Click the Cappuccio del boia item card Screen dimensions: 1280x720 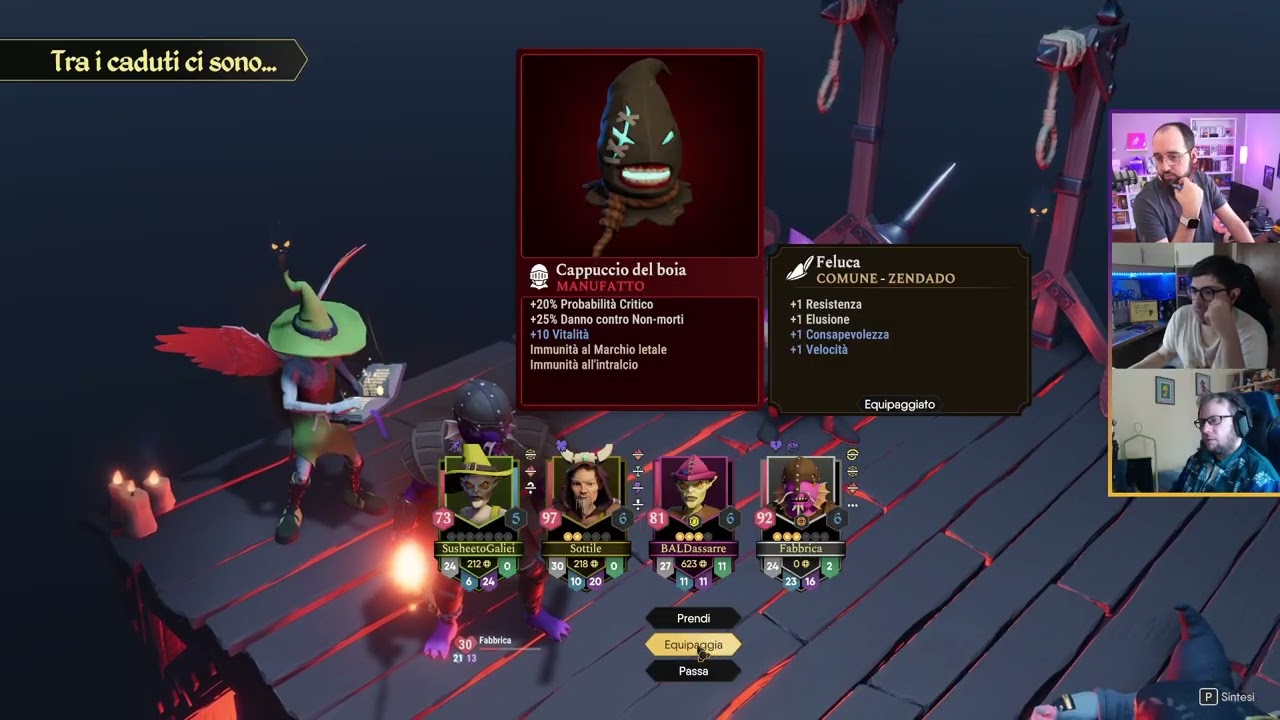(640, 228)
